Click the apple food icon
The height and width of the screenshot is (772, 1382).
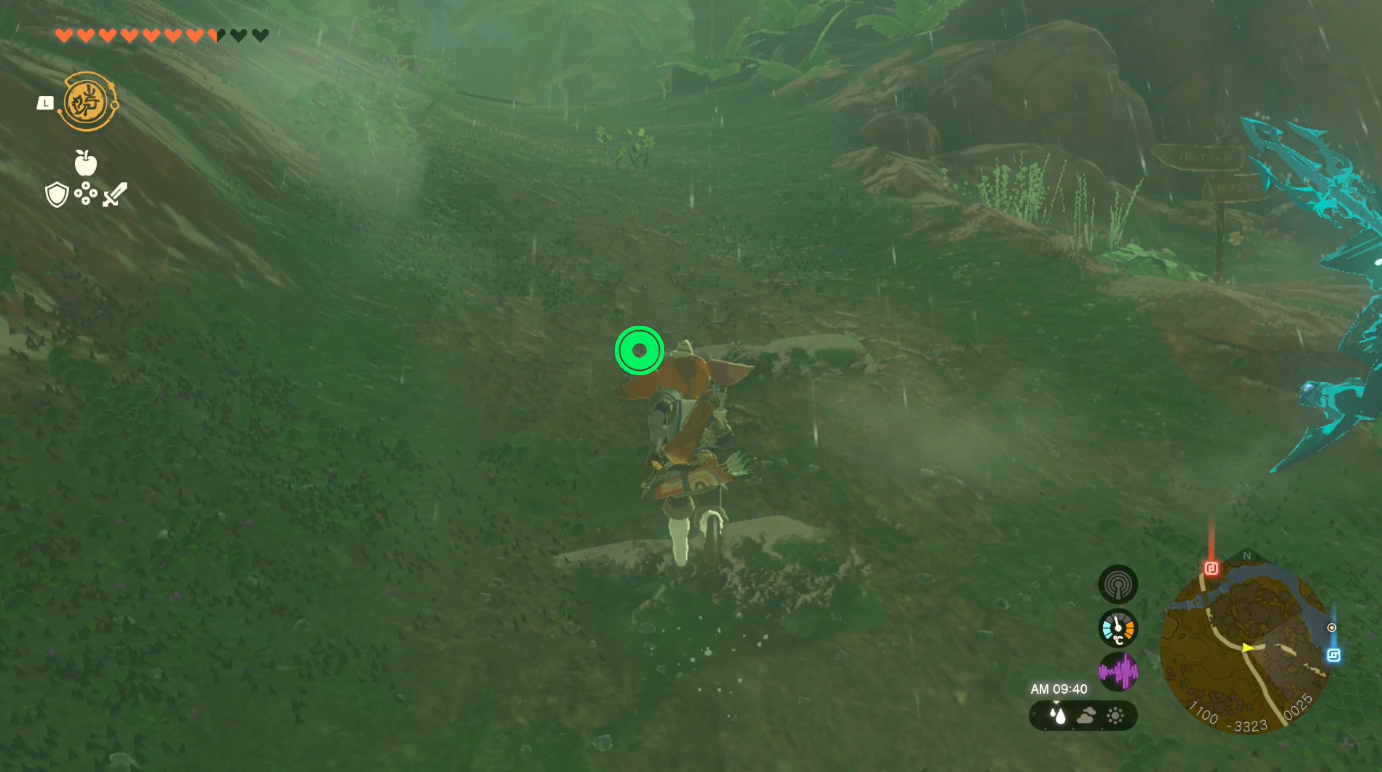click(x=86, y=162)
